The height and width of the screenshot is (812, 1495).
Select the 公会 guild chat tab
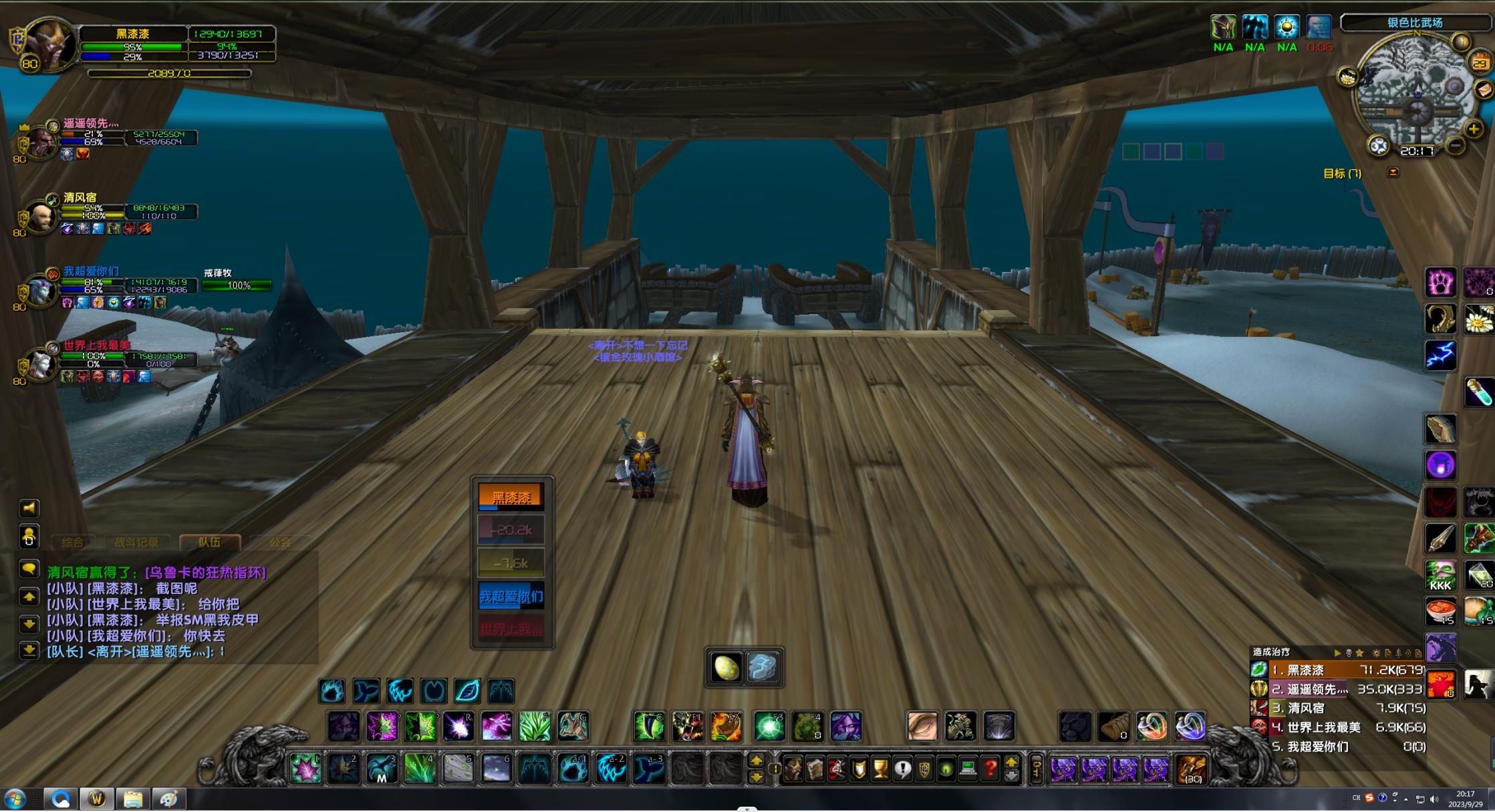pyautogui.click(x=281, y=543)
